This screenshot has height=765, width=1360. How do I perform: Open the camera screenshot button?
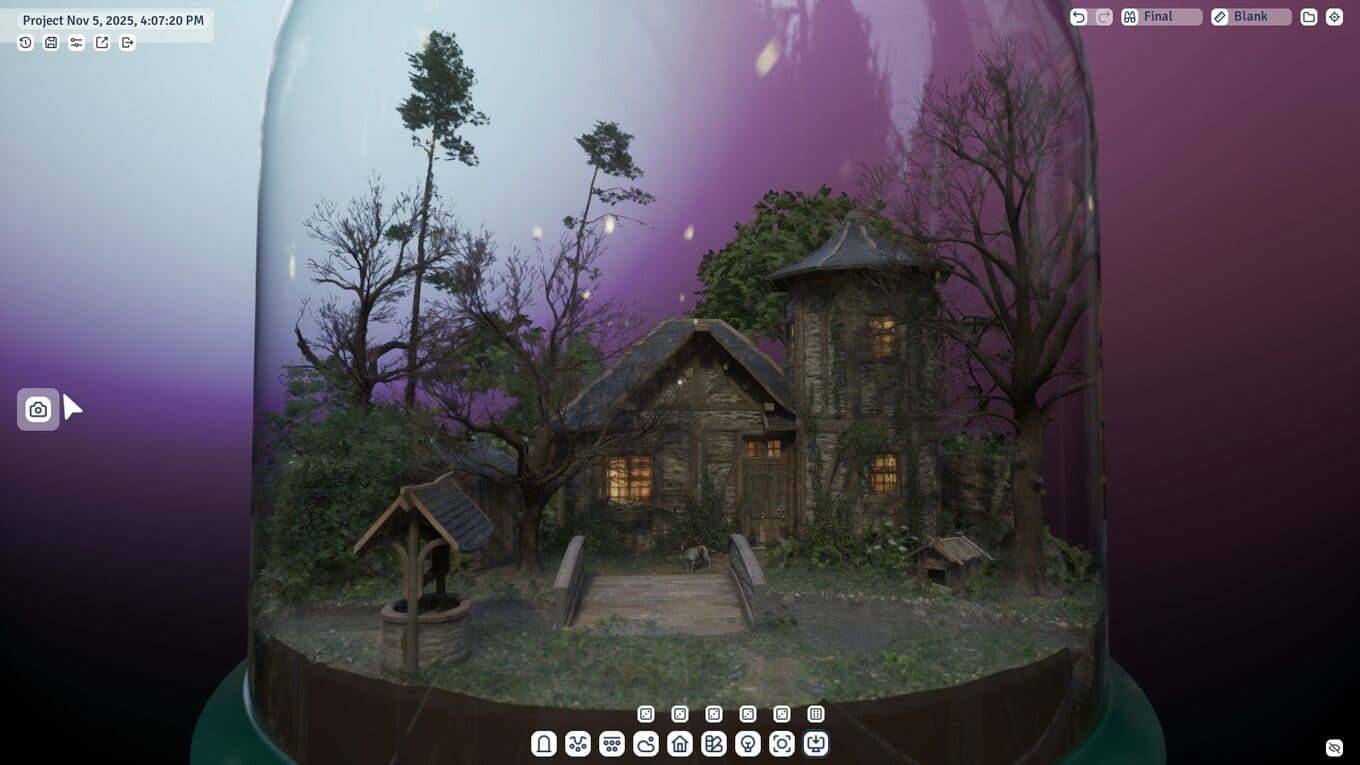click(38, 409)
